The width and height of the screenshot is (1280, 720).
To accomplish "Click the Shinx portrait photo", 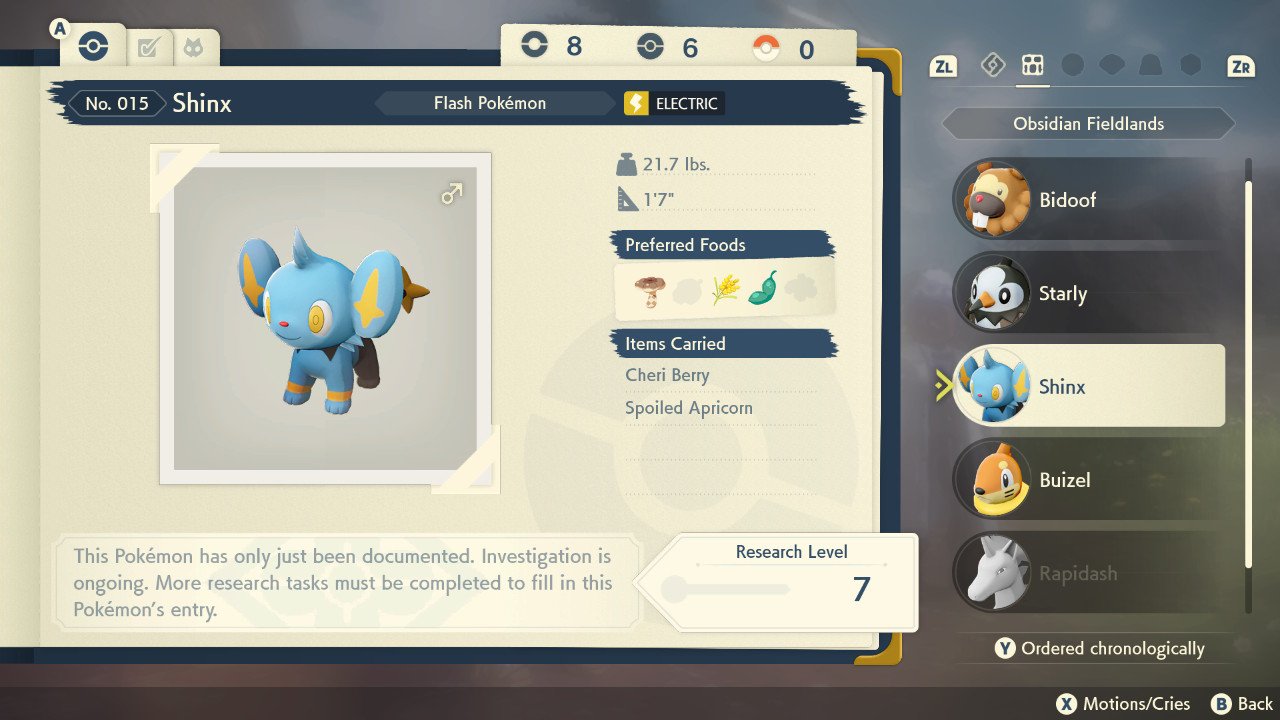I will (325, 318).
